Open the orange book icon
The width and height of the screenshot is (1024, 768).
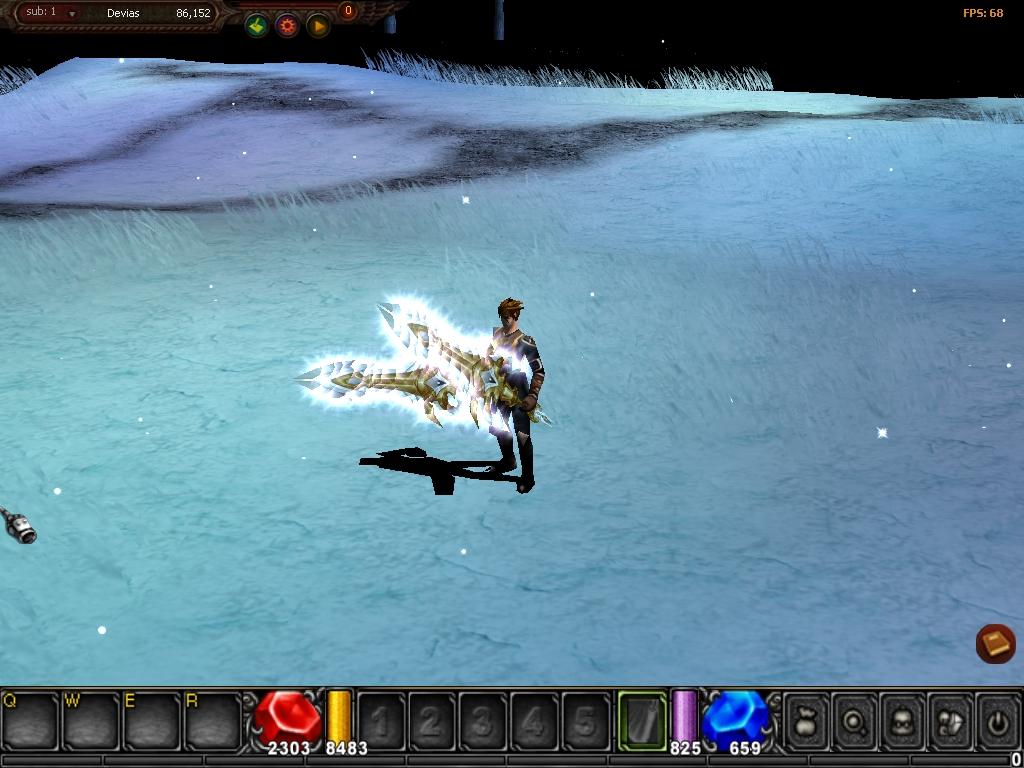pos(996,643)
